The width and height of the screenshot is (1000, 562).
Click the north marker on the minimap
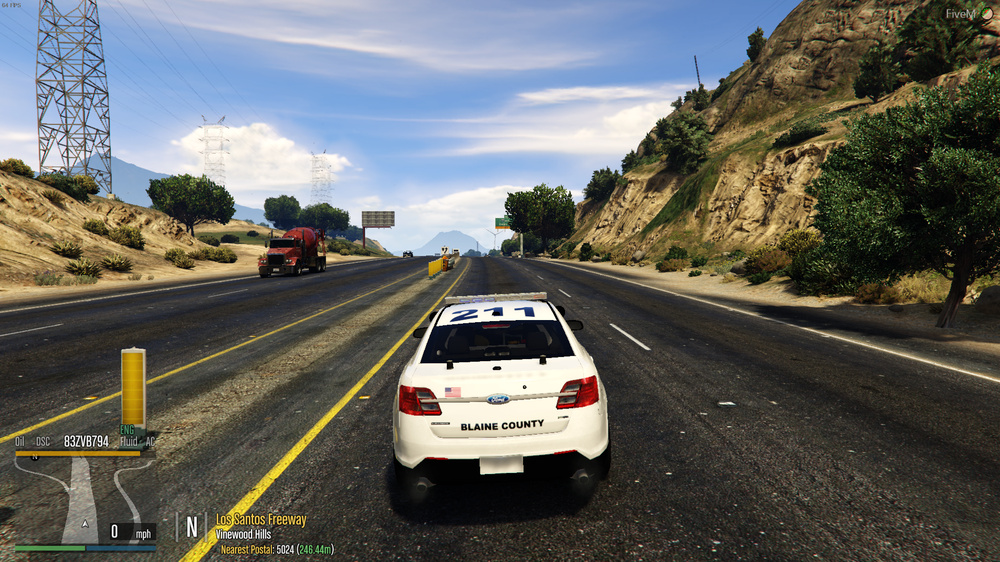[x=33, y=456]
